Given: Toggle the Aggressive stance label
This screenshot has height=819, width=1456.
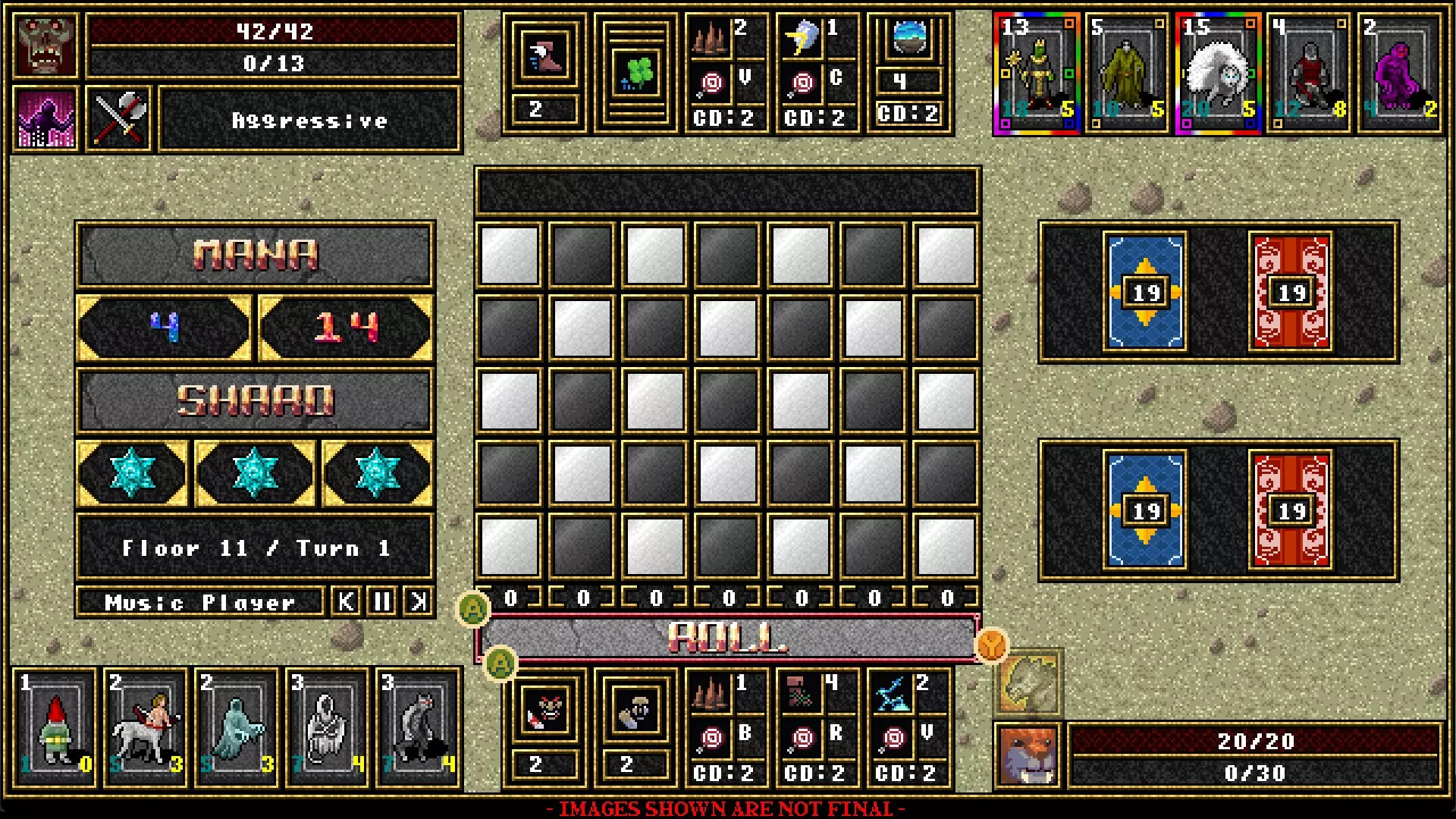Looking at the screenshot, I should coord(309,120).
